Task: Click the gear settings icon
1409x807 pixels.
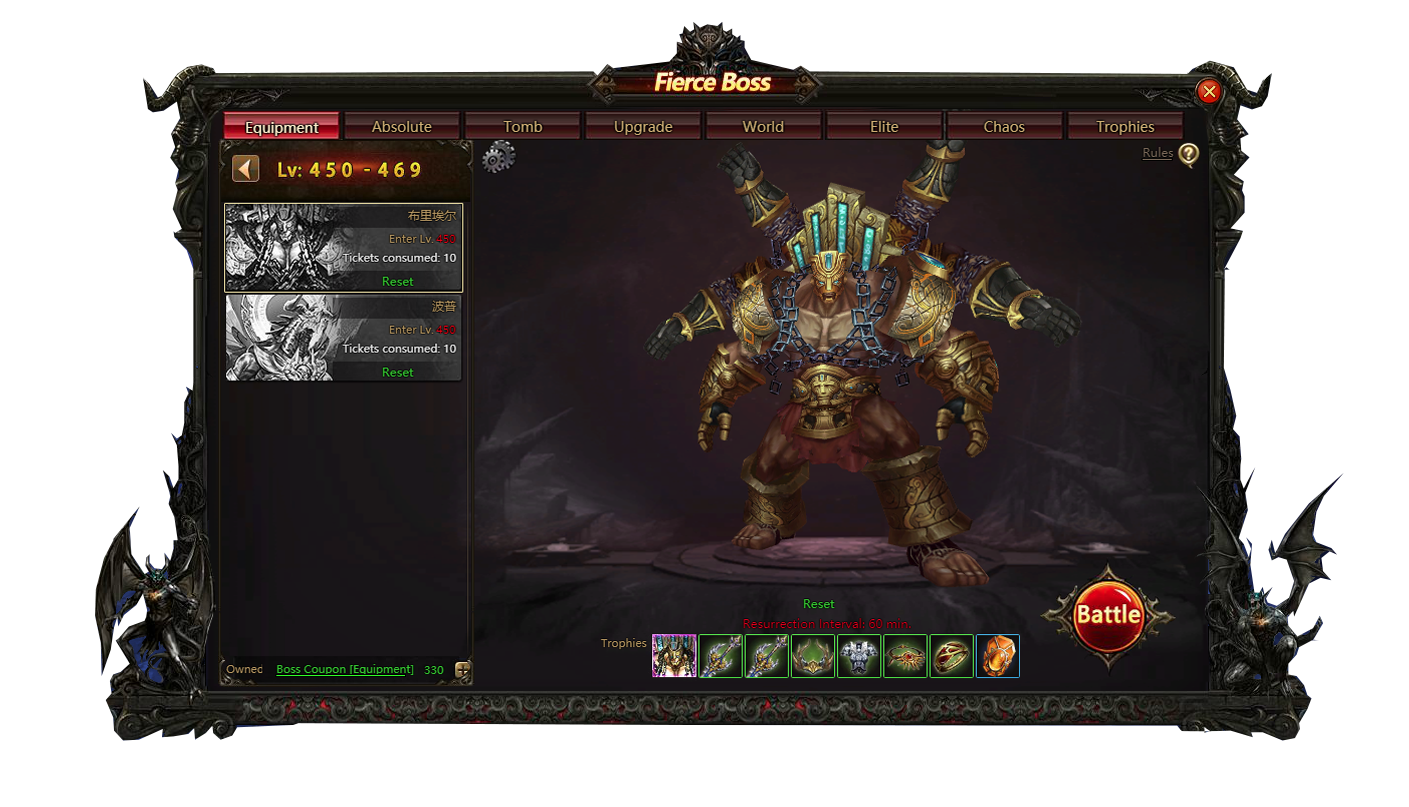Action: [x=498, y=157]
